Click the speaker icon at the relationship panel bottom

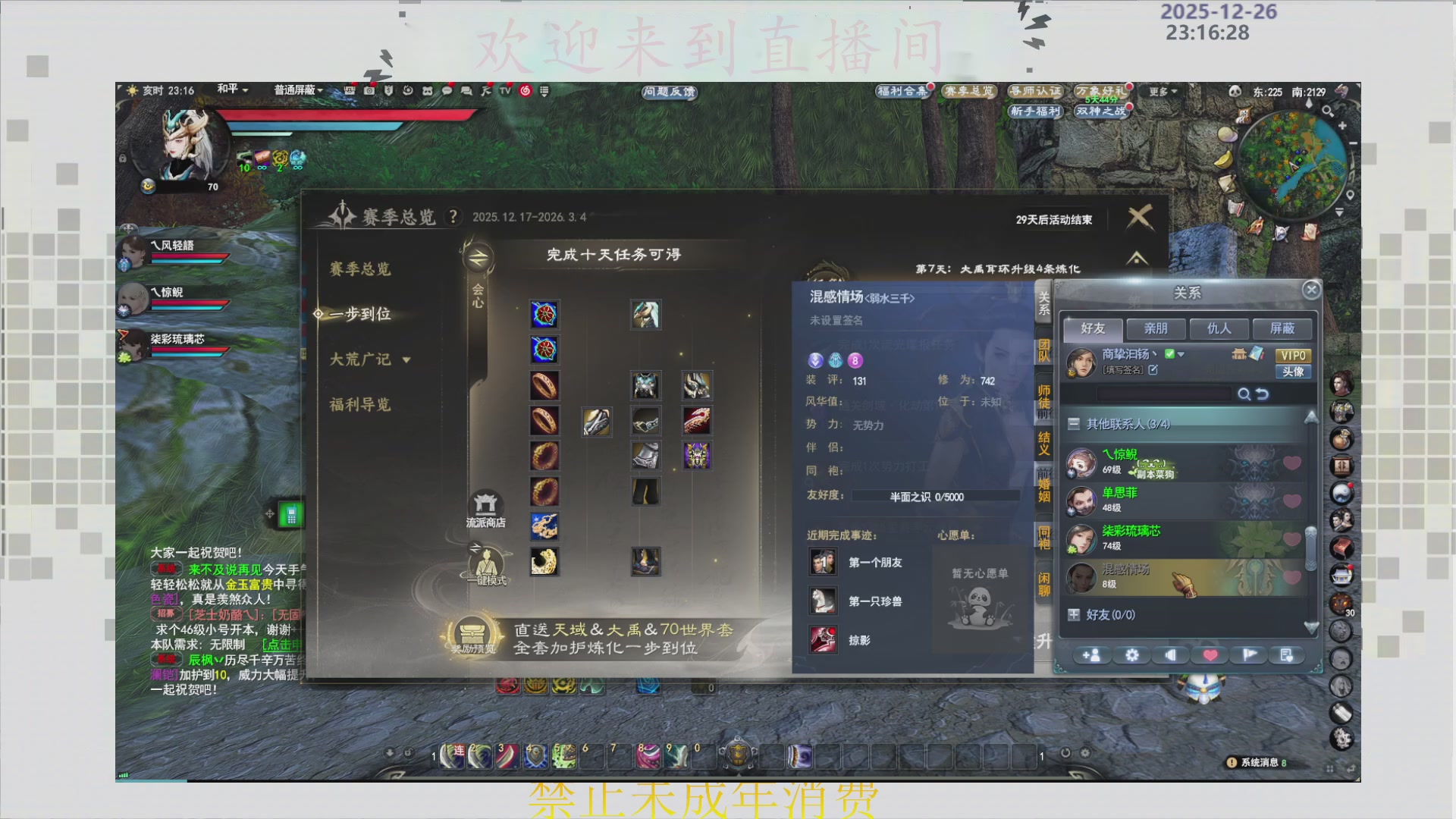[x=1170, y=654]
